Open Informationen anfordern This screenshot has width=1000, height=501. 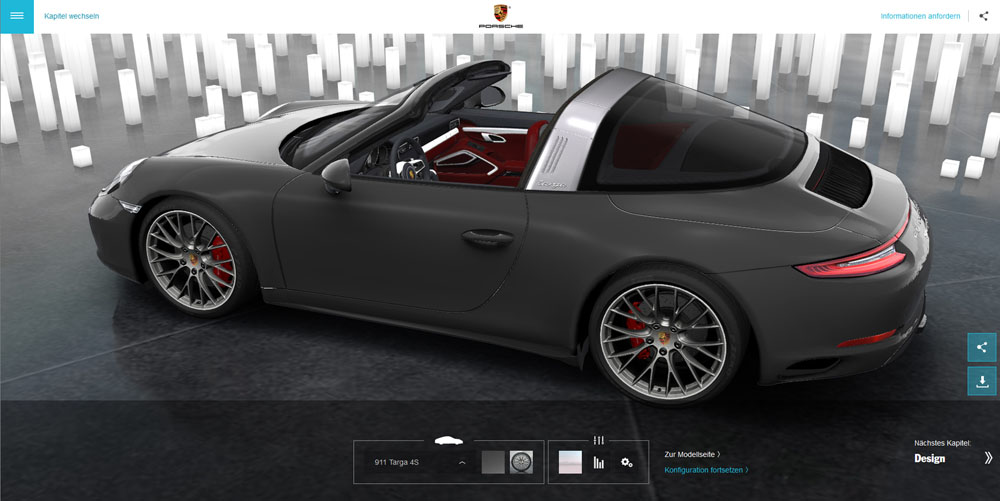tap(920, 16)
